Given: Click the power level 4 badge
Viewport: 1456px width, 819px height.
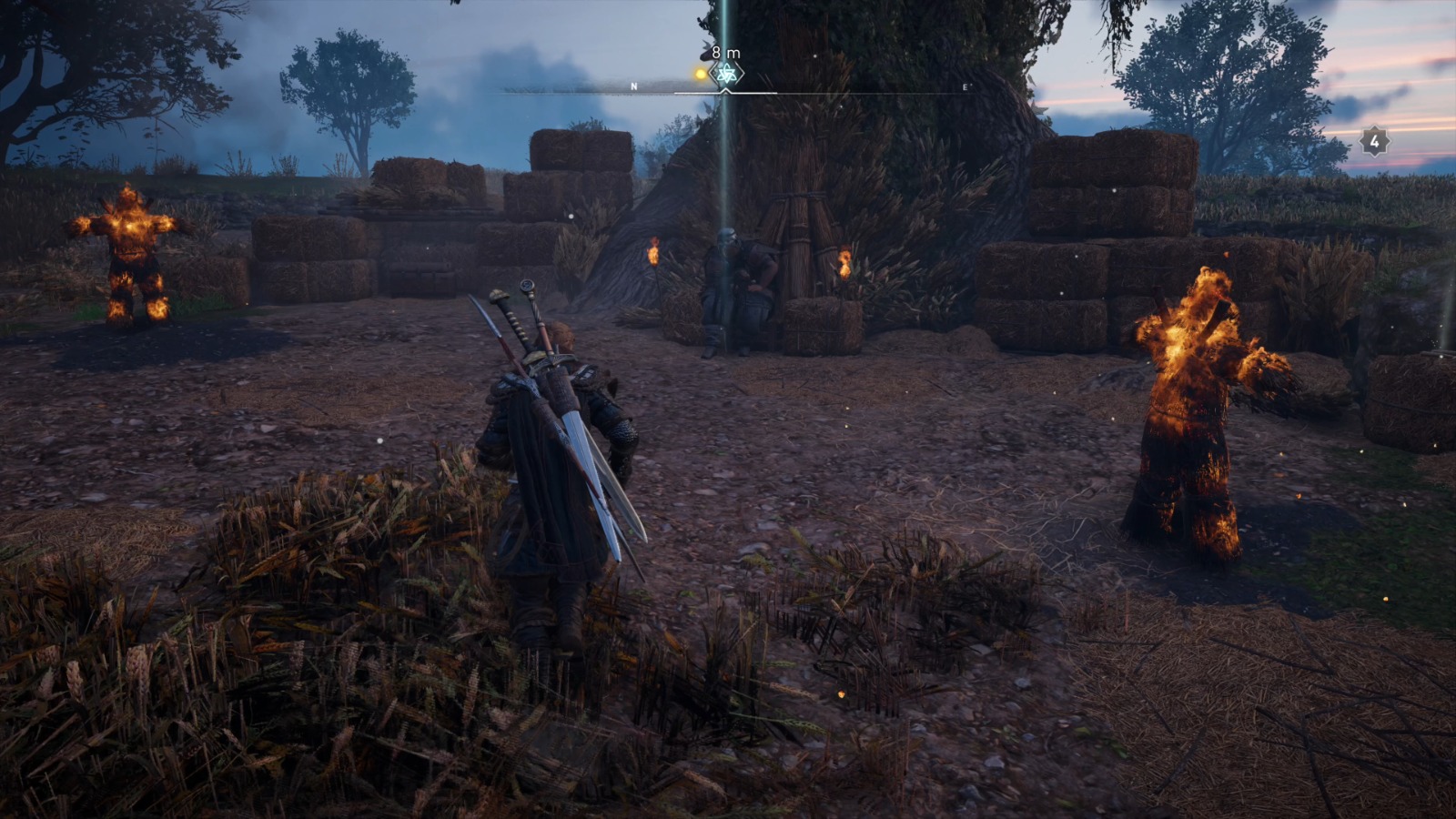Looking at the screenshot, I should tap(1374, 142).
